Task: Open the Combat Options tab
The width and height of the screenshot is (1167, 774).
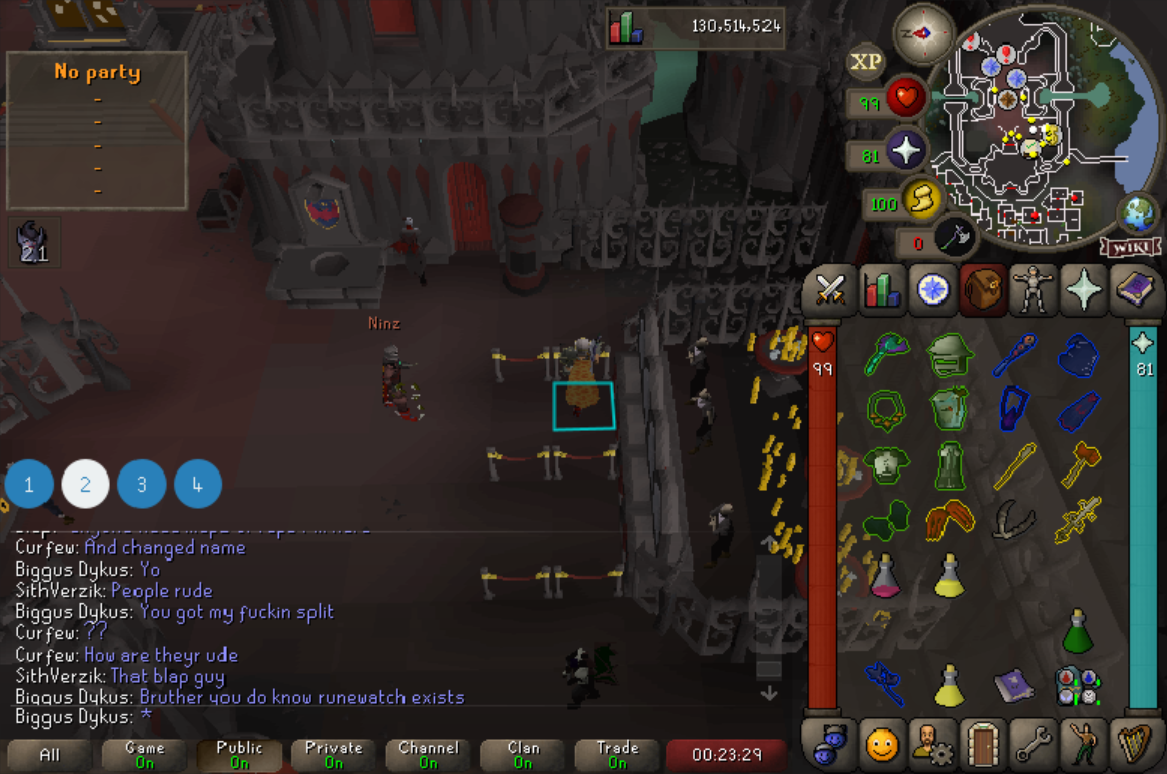Action: 831,290
